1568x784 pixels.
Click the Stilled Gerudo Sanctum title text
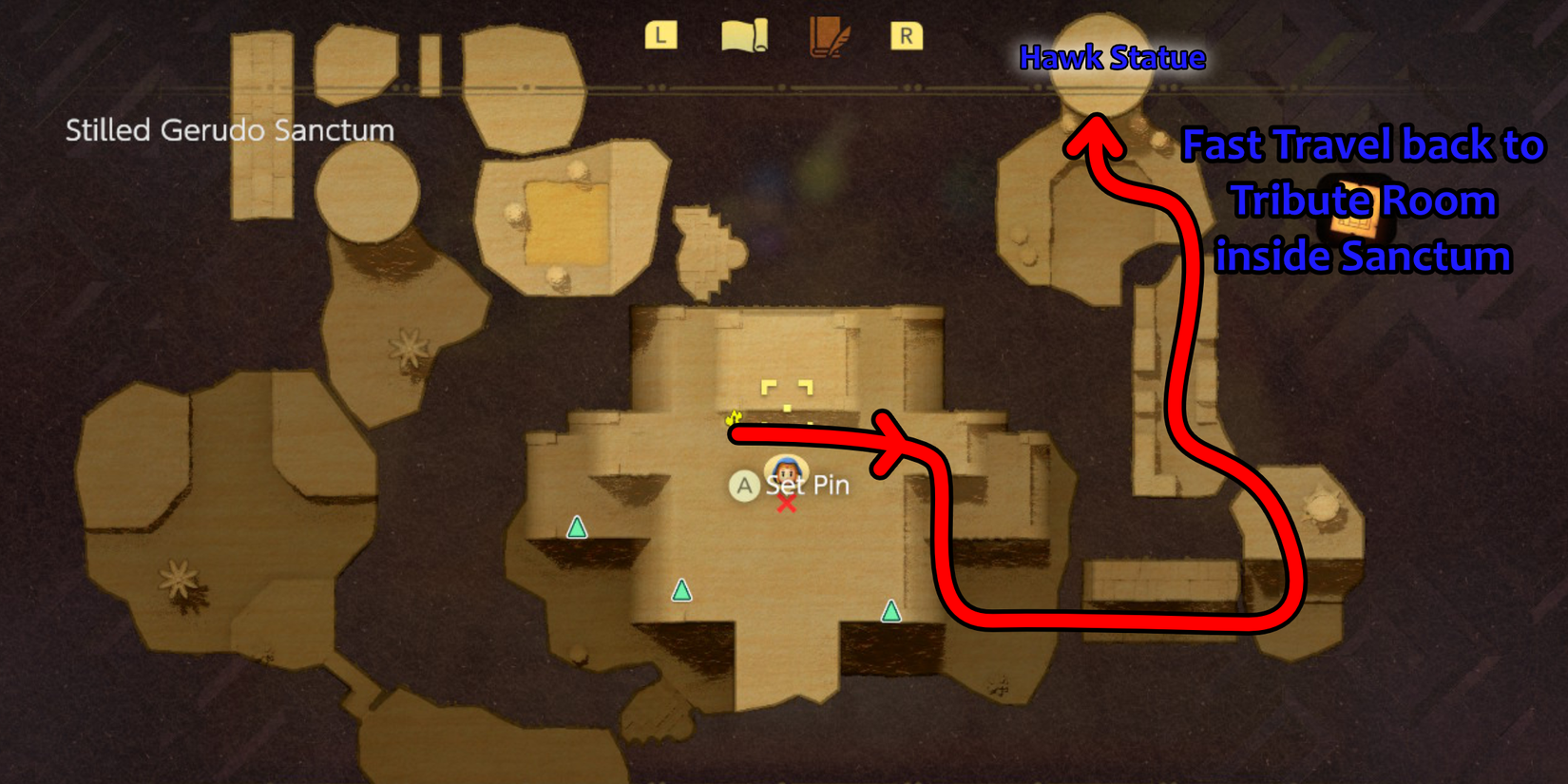tap(228, 130)
